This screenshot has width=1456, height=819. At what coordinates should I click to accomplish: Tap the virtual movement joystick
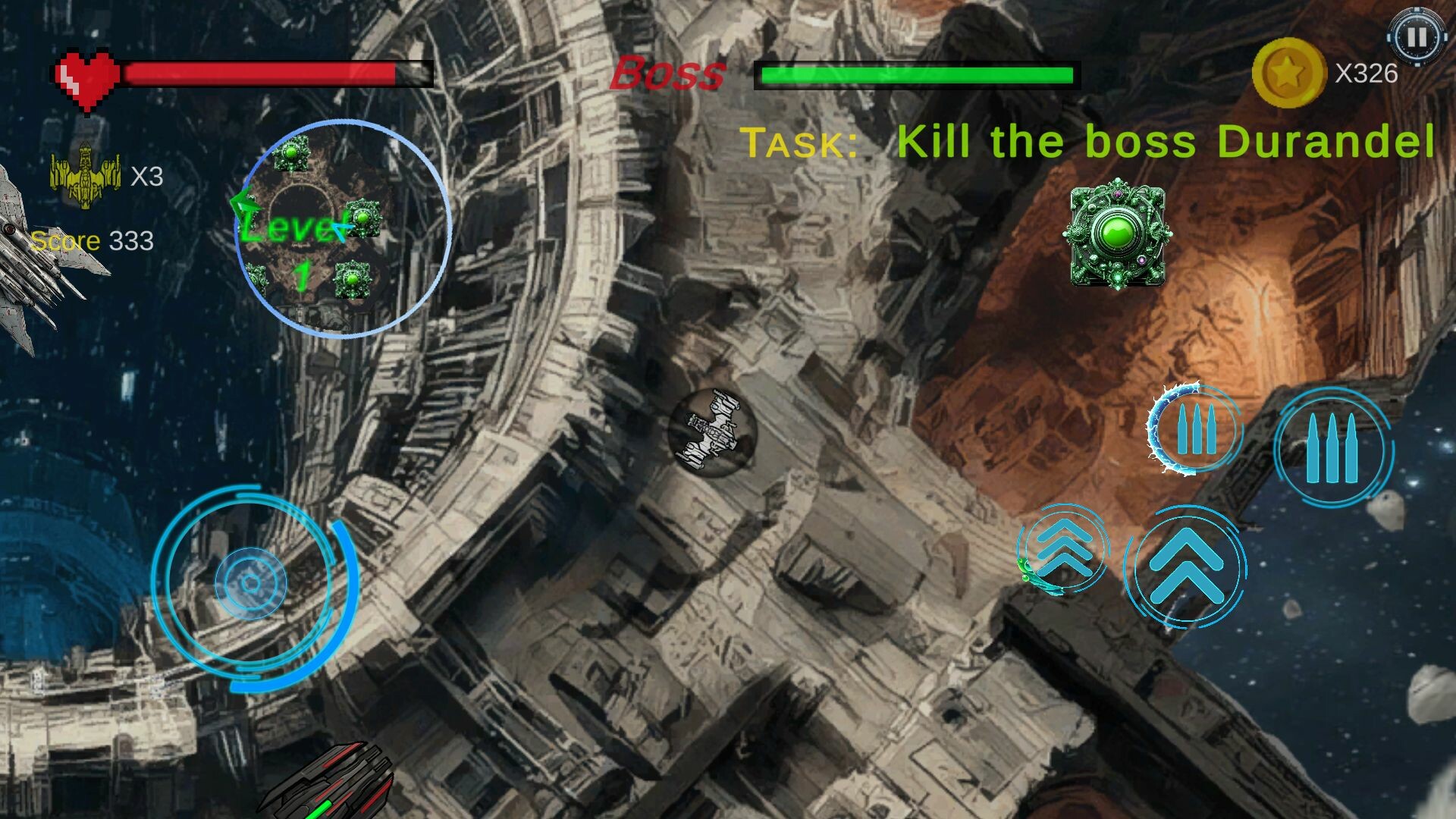(251, 583)
